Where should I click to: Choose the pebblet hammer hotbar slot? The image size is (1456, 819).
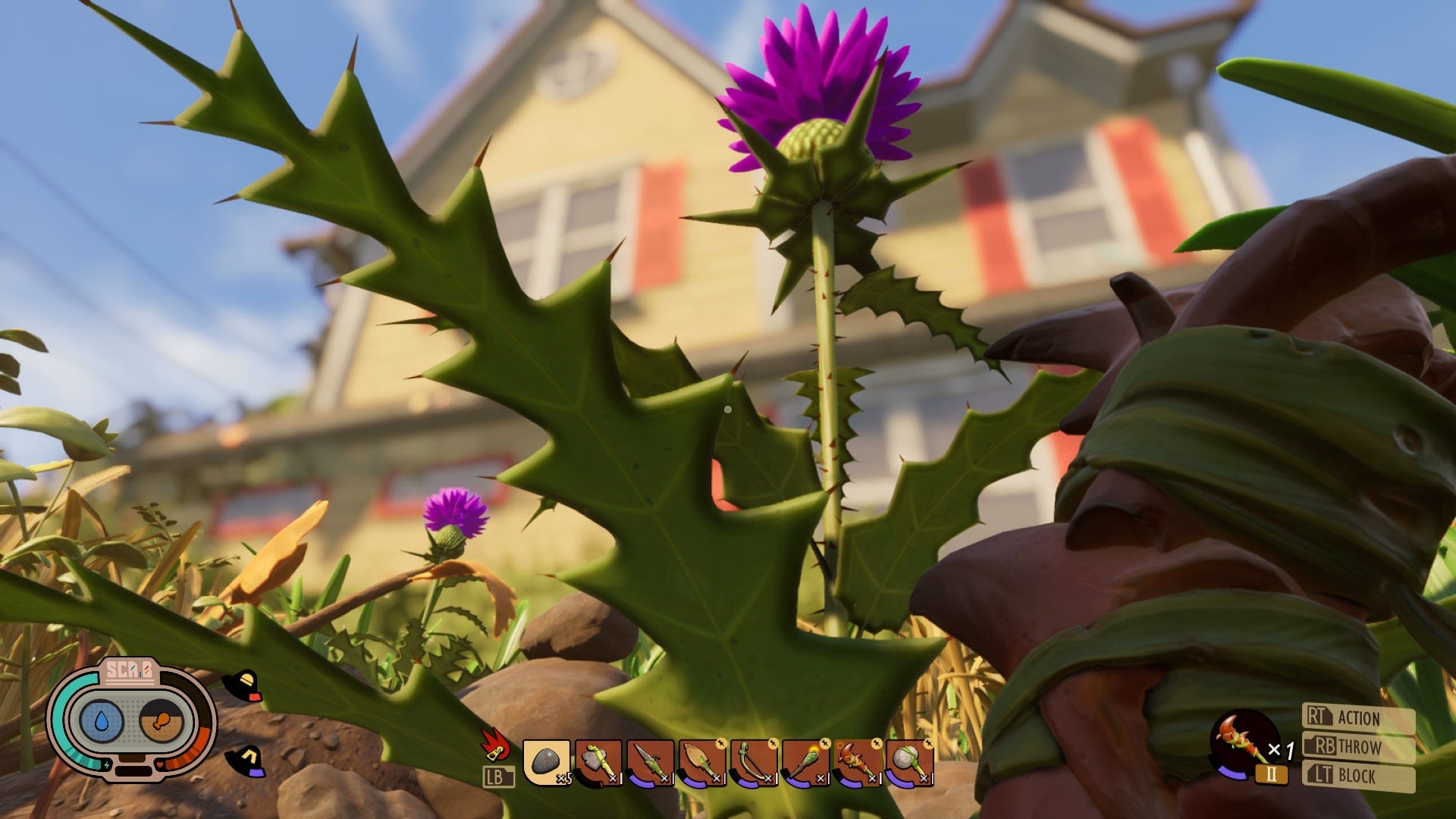tap(908, 762)
